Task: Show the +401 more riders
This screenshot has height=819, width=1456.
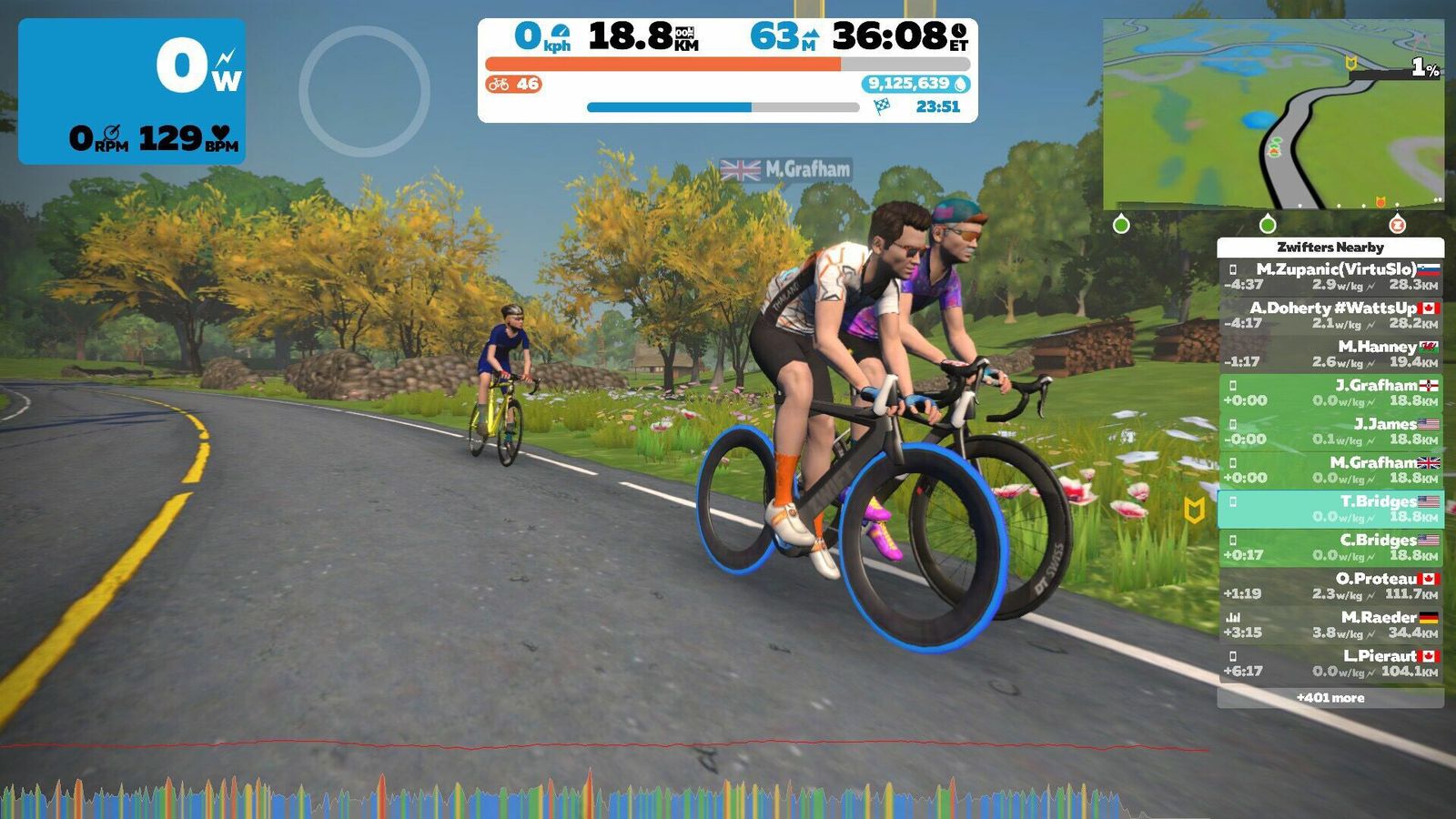Action: point(1330,698)
